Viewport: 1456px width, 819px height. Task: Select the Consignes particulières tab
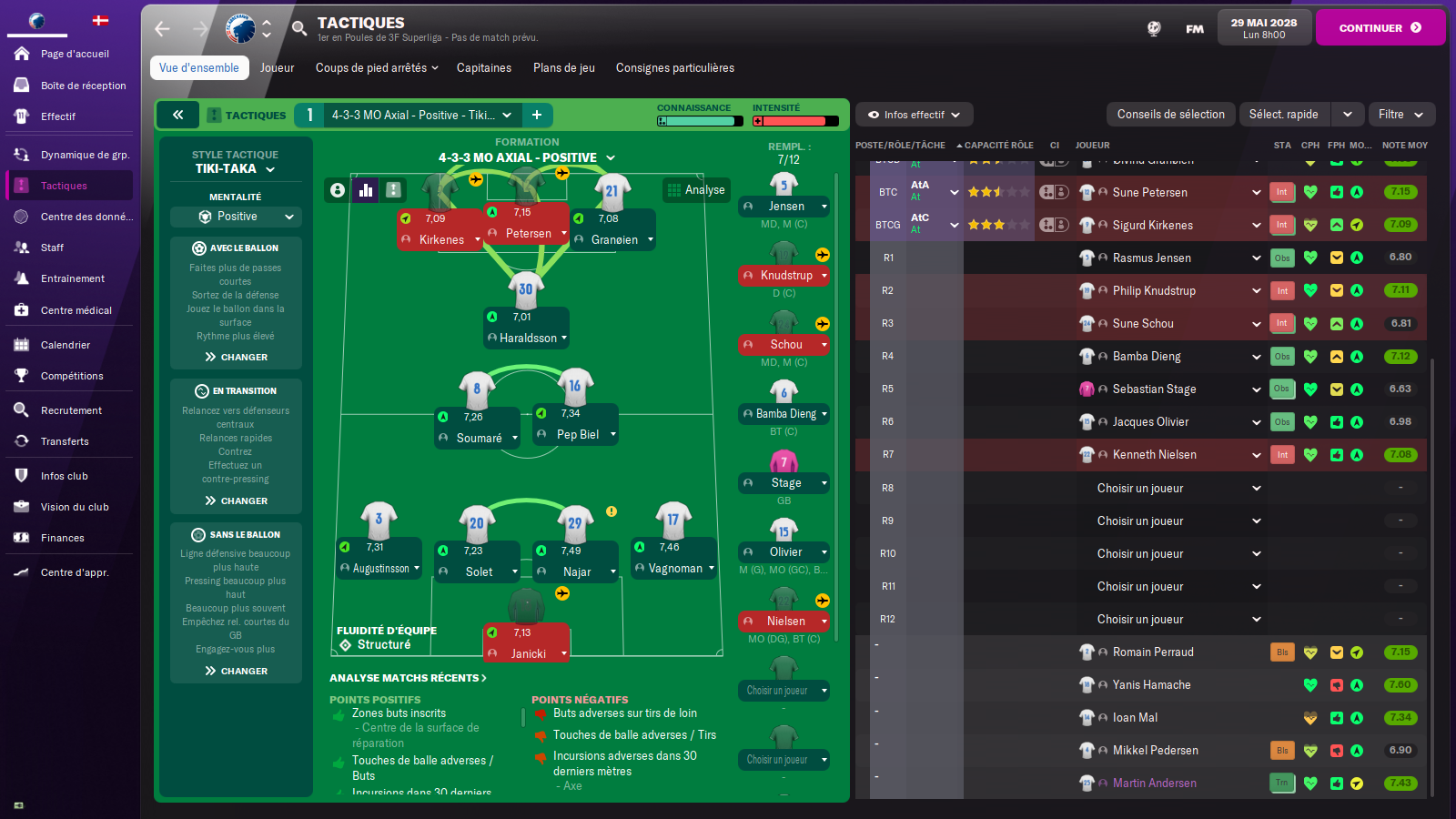coord(674,68)
